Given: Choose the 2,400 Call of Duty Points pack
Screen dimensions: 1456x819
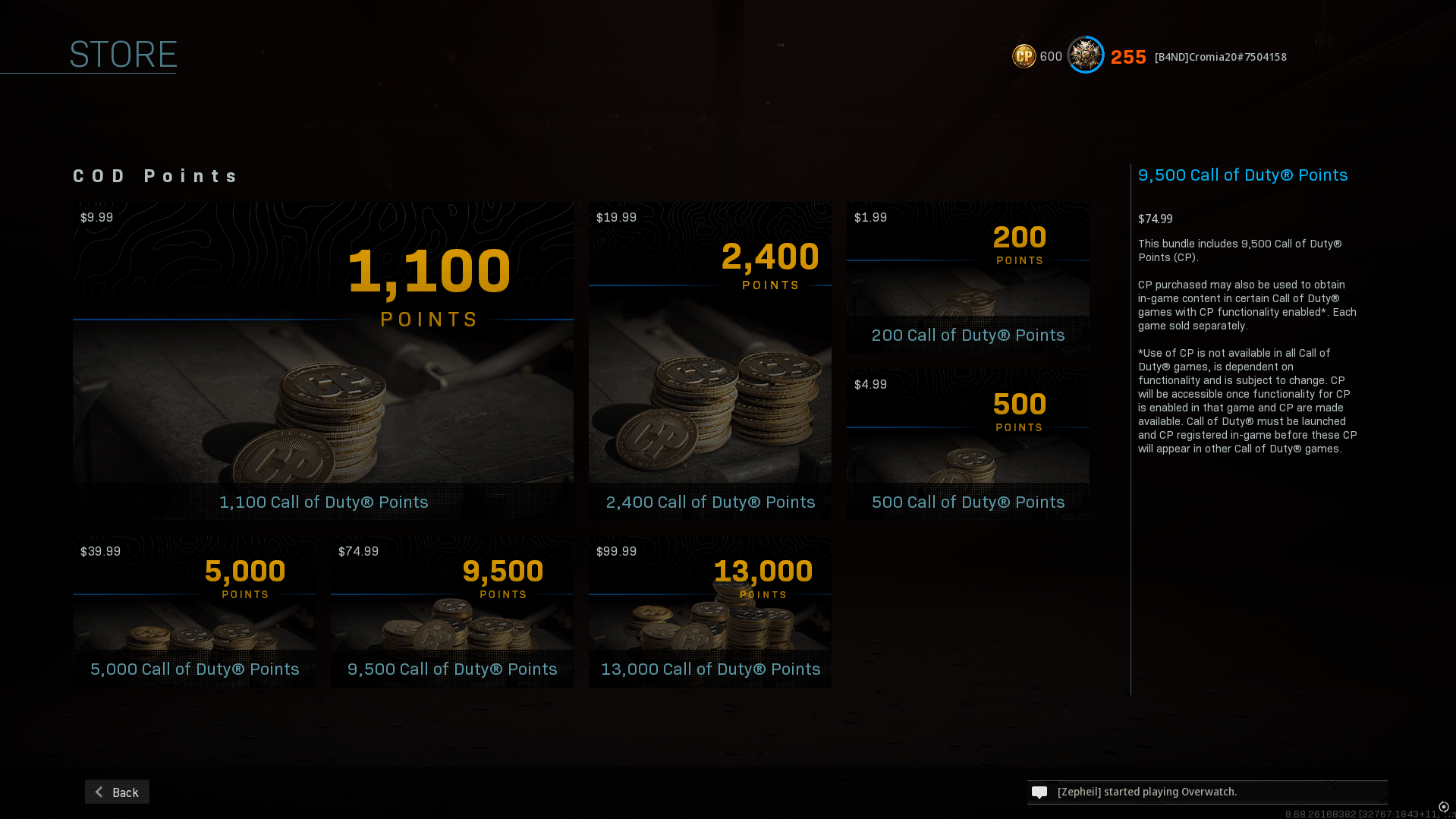Looking at the screenshot, I should (x=709, y=361).
